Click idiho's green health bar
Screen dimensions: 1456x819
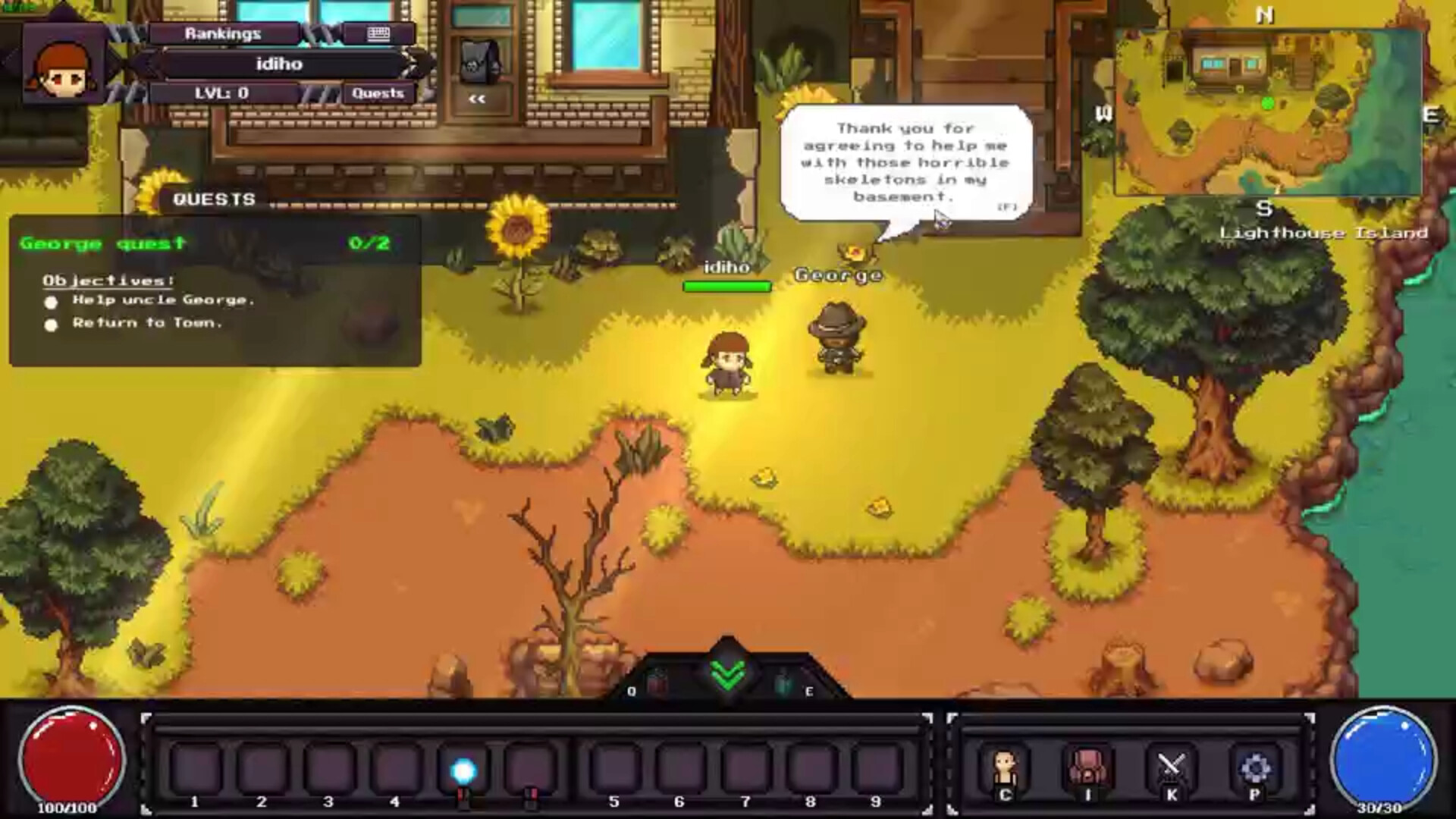(726, 286)
